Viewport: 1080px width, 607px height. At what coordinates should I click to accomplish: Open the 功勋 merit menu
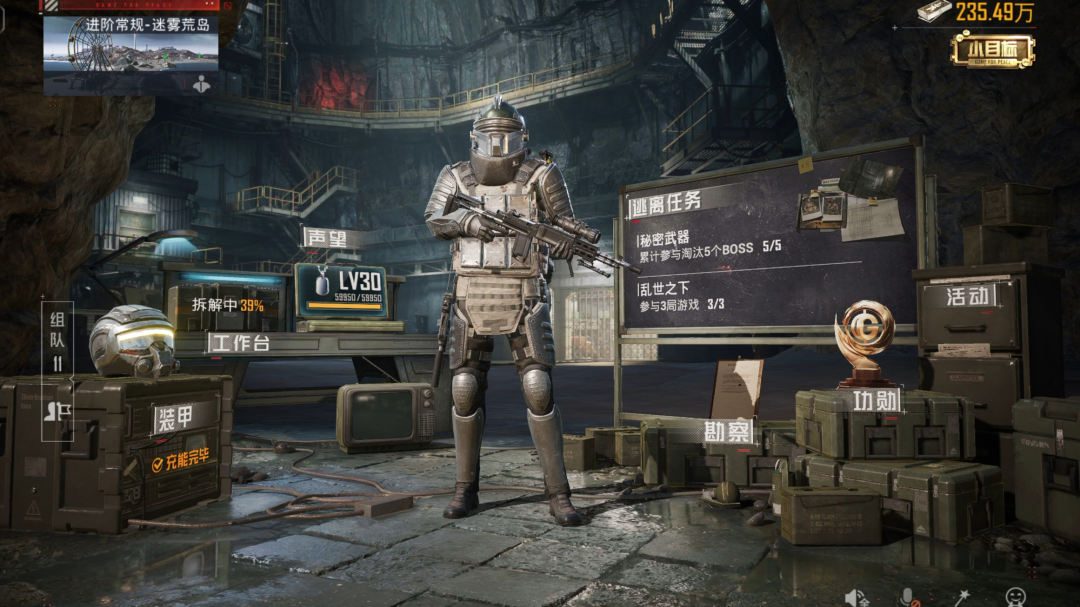876,401
